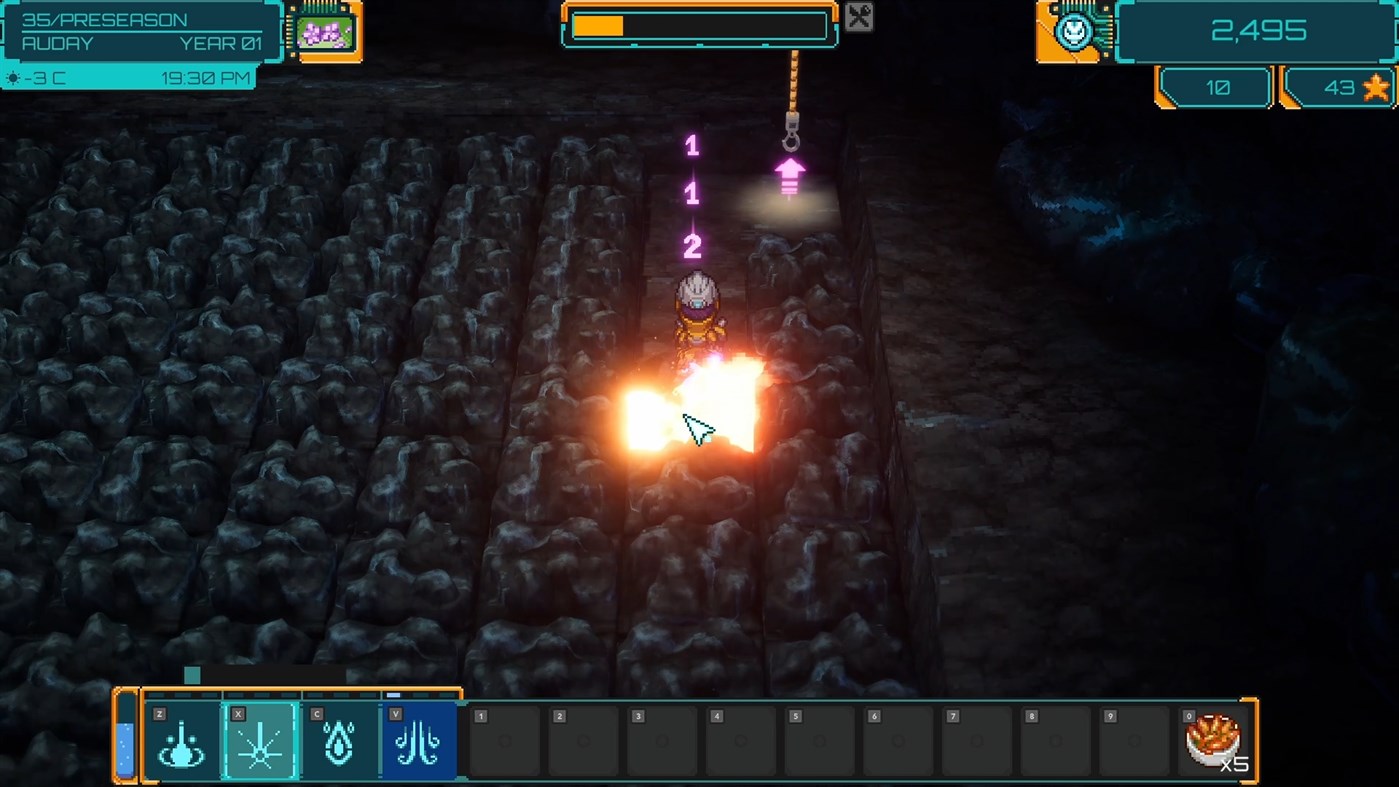
Task: Open the panel showing the number 10
Action: pyautogui.click(x=1213, y=87)
